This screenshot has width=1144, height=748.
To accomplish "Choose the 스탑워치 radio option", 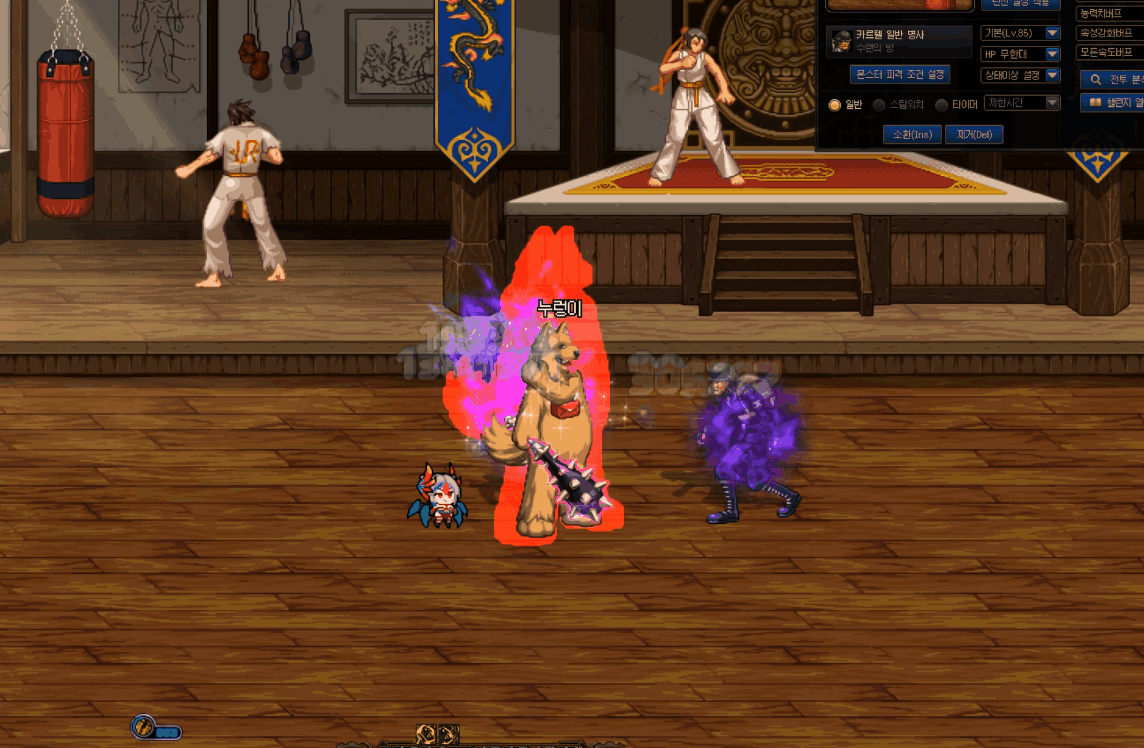I will 879,105.
